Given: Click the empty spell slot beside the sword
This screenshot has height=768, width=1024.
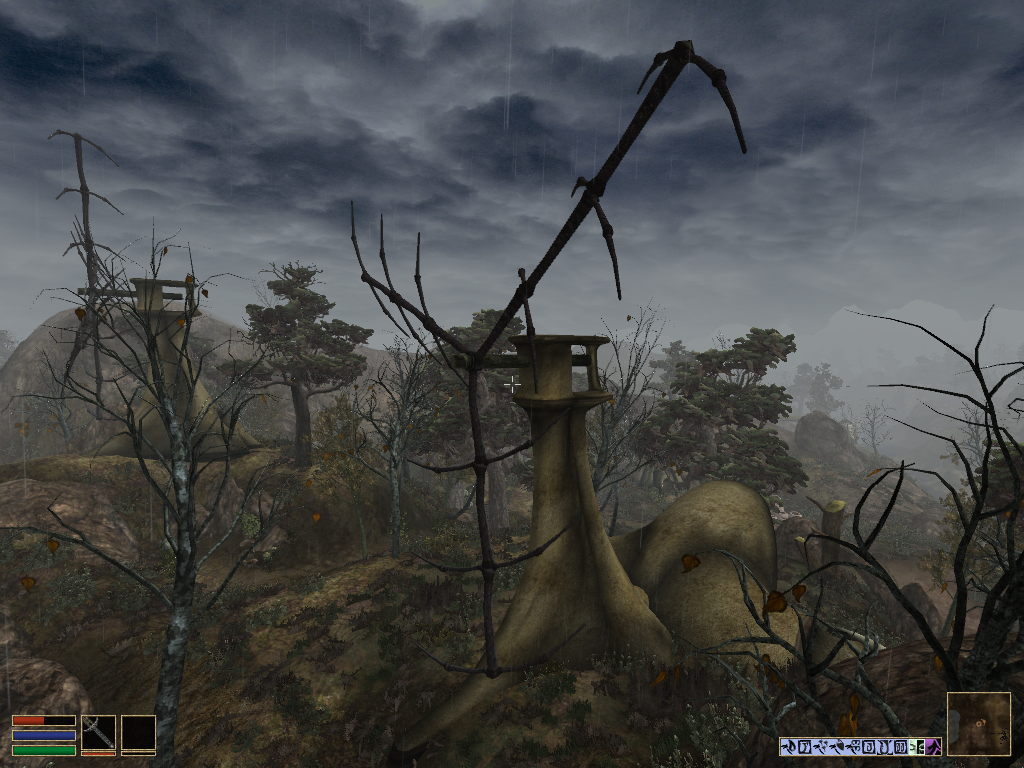Looking at the screenshot, I should tap(138, 732).
